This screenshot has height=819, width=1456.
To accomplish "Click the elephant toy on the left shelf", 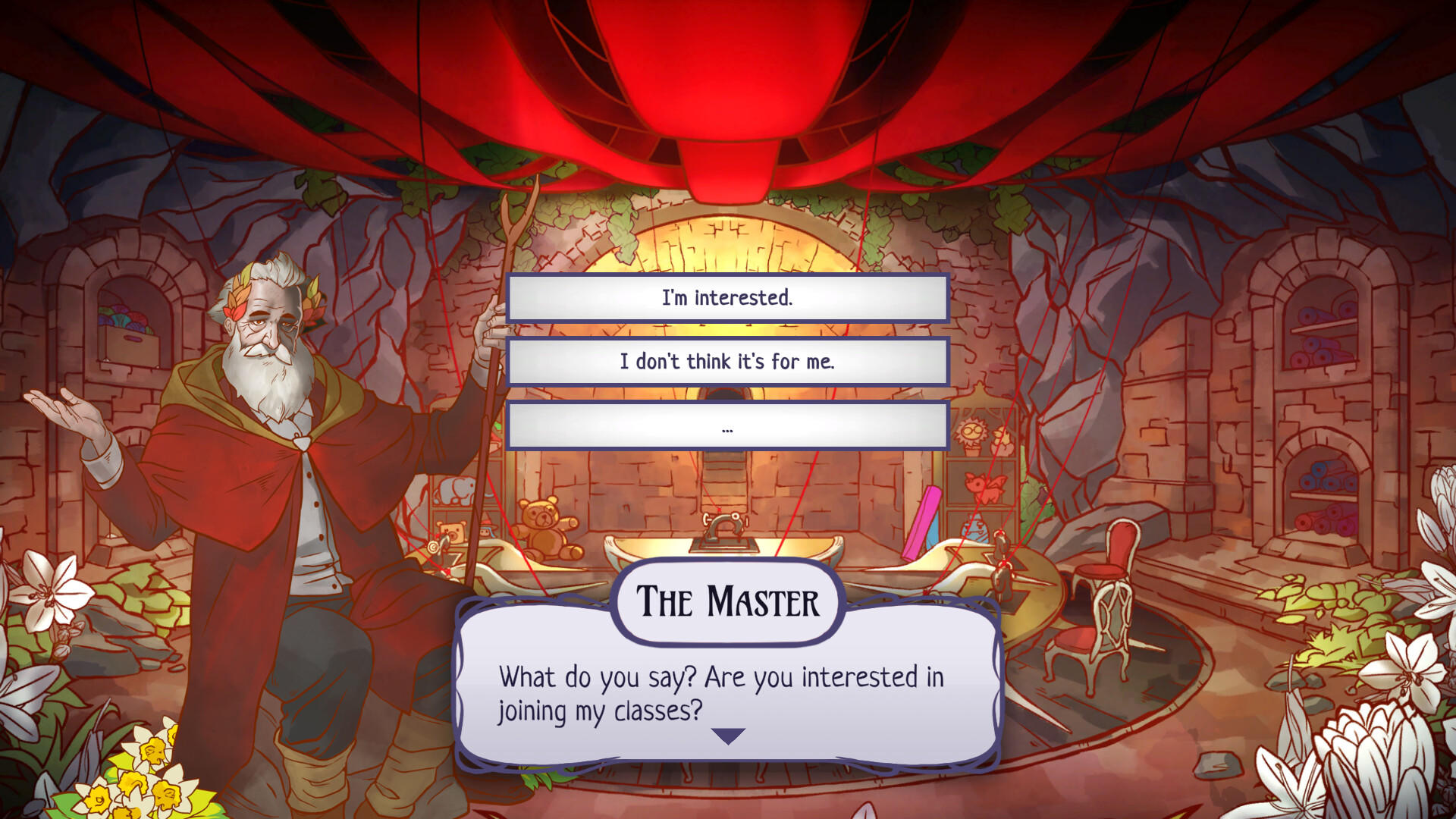I will 453,489.
